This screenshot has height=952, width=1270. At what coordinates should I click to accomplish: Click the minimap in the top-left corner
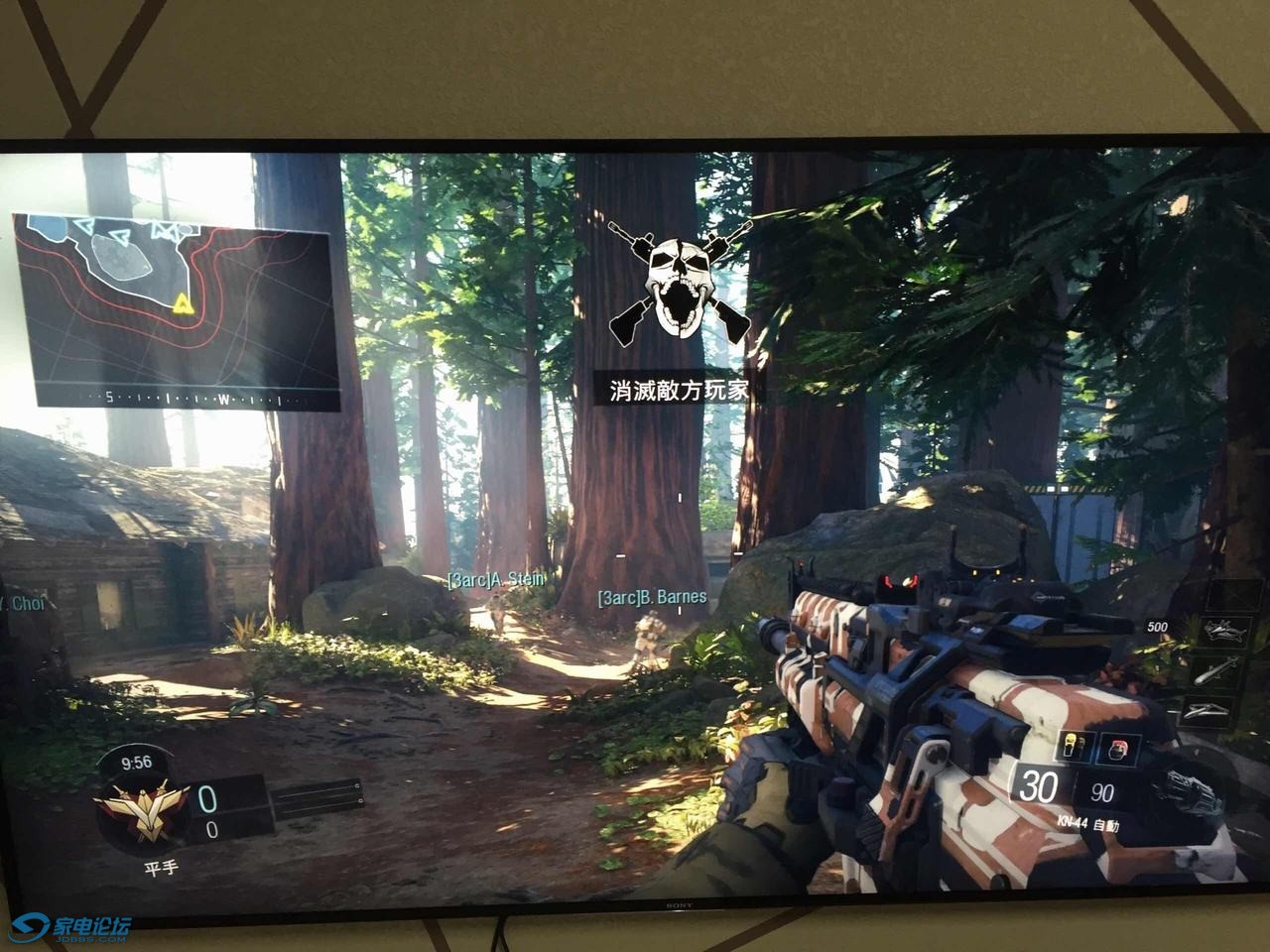click(x=174, y=297)
